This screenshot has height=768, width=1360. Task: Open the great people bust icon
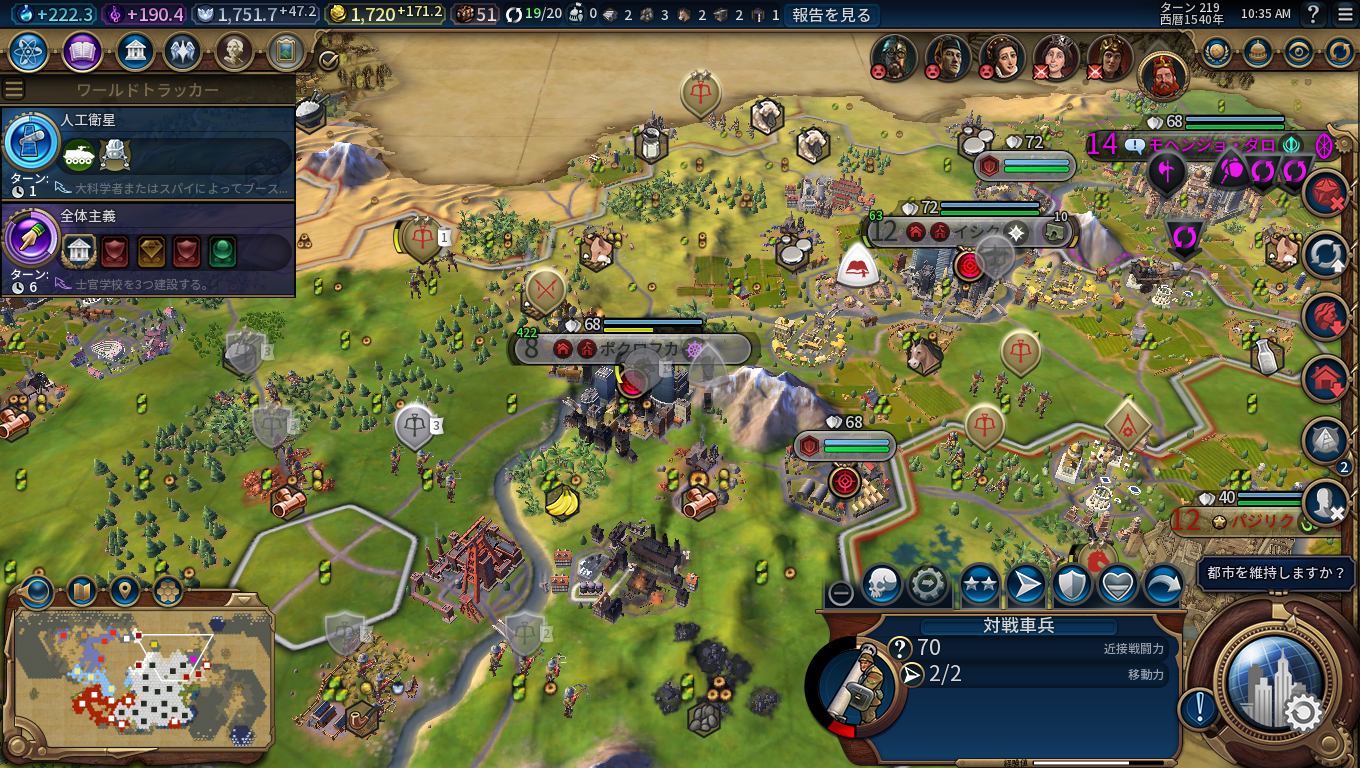pyautogui.click(x=234, y=51)
